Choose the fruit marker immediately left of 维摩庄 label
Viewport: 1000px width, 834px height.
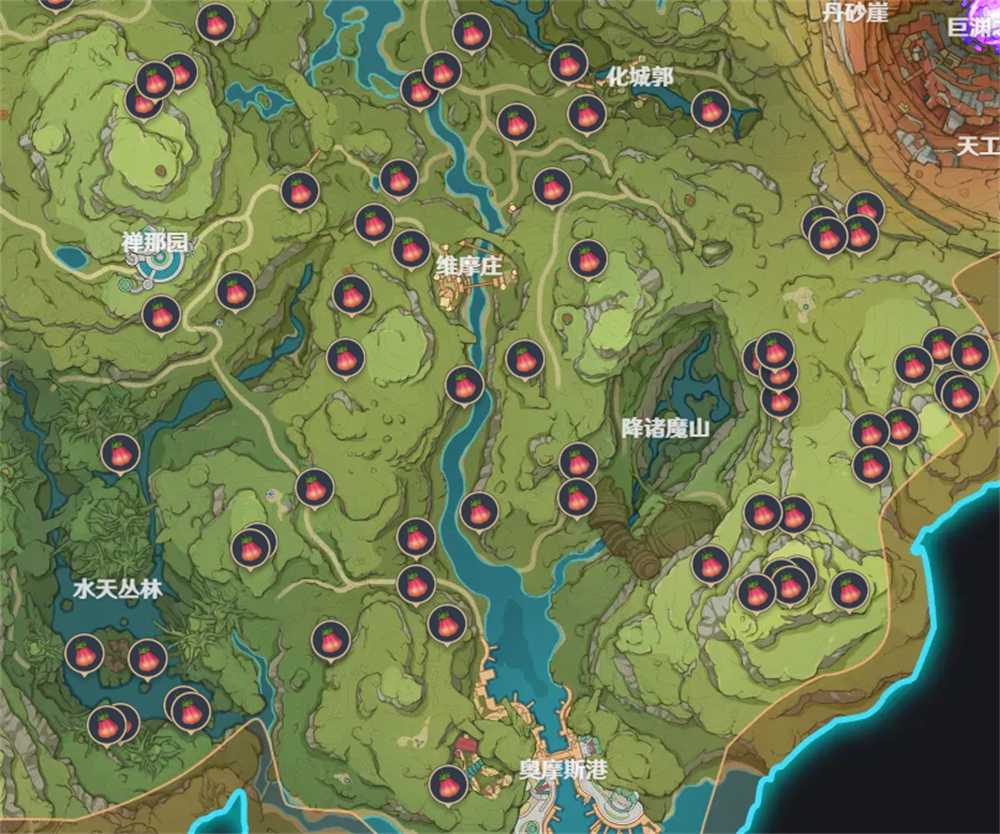click(411, 248)
